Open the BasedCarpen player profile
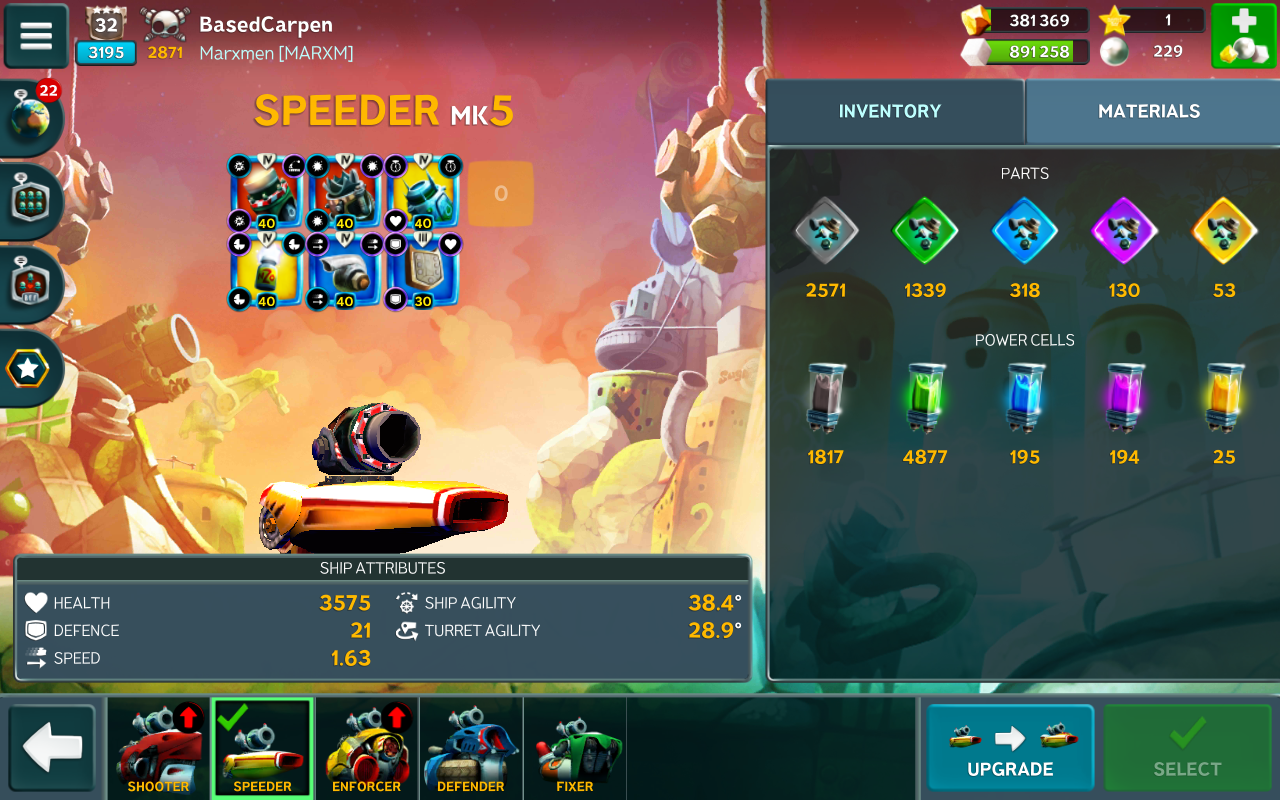 (x=265, y=25)
